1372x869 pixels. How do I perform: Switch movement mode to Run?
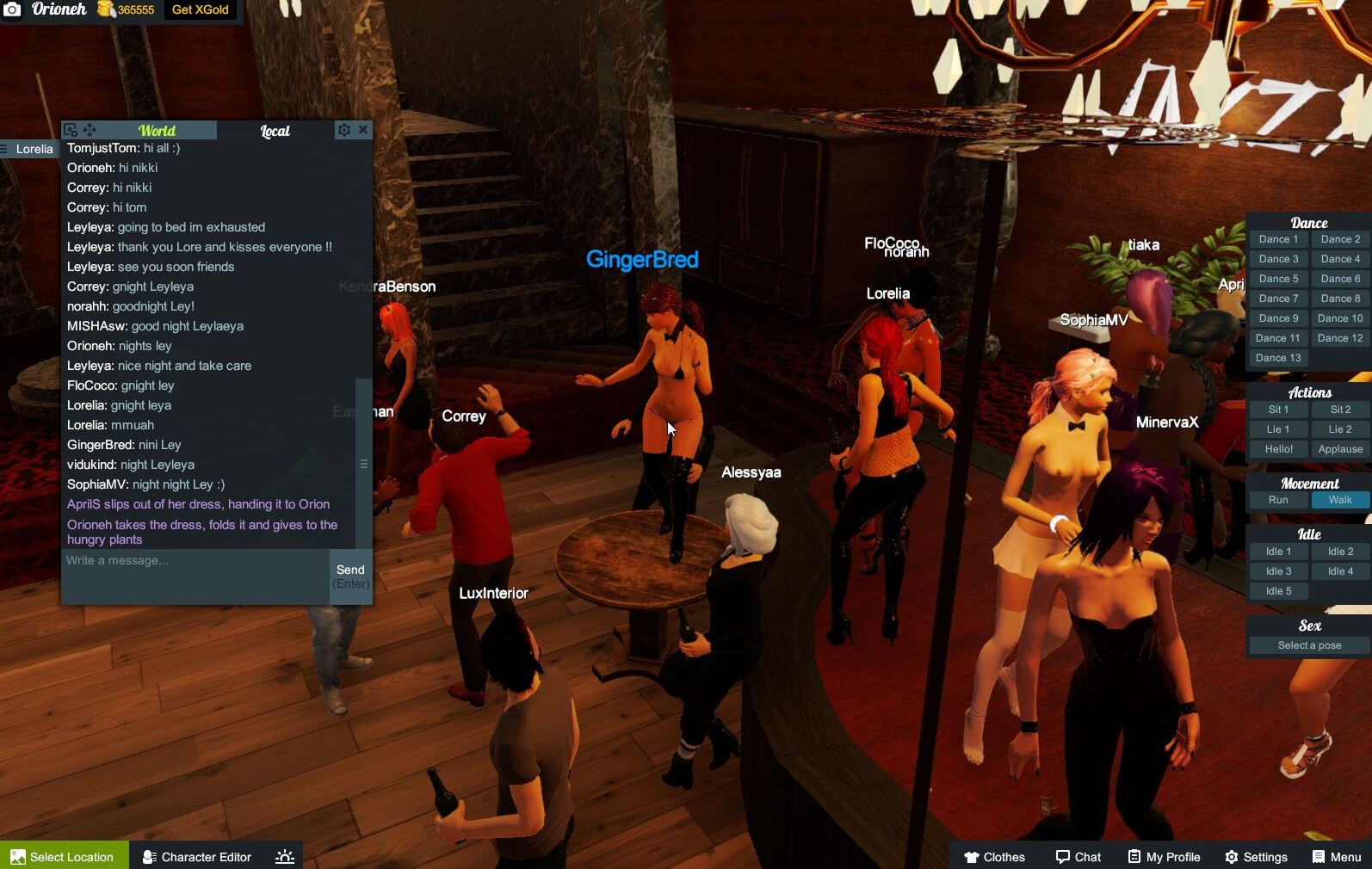[x=1277, y=499]
